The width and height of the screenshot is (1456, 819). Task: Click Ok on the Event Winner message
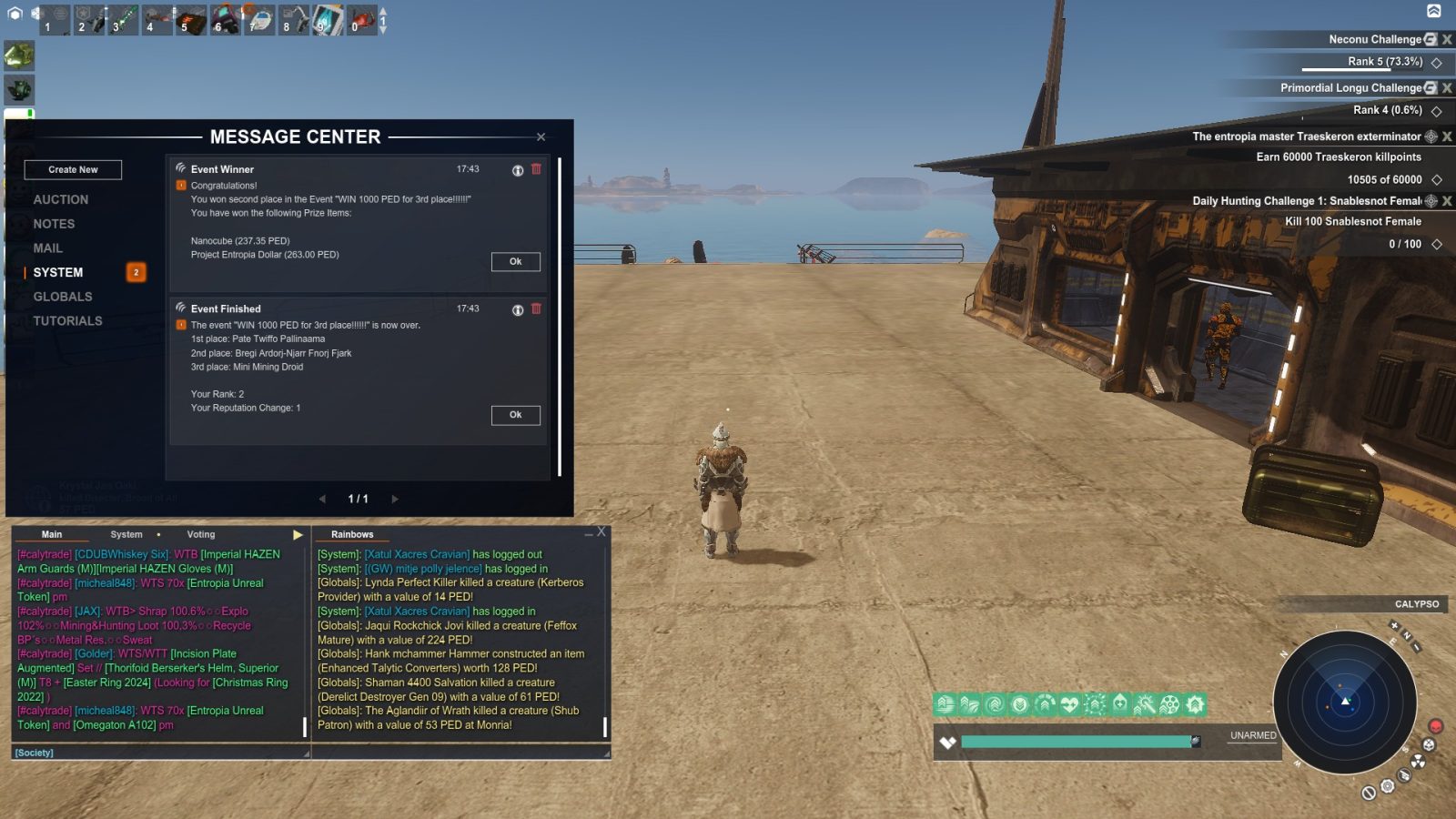pyautogui.click(x=515, y=261)
